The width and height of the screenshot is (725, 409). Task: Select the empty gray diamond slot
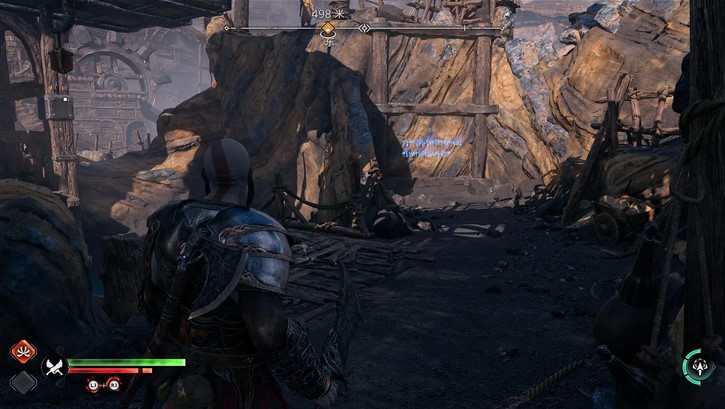point(22,382)
